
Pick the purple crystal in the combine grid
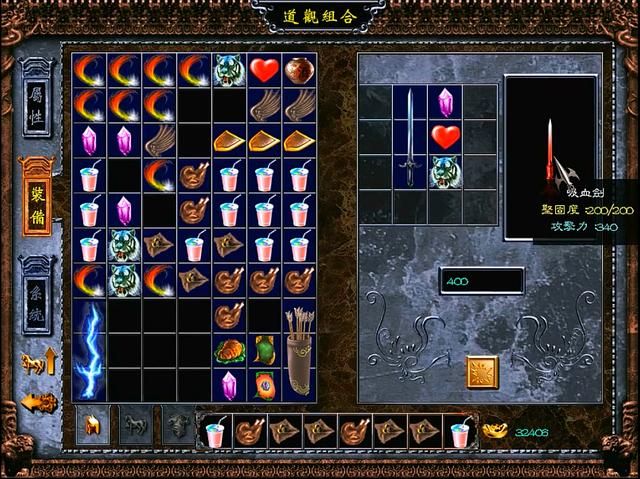(x=445, y=102)
